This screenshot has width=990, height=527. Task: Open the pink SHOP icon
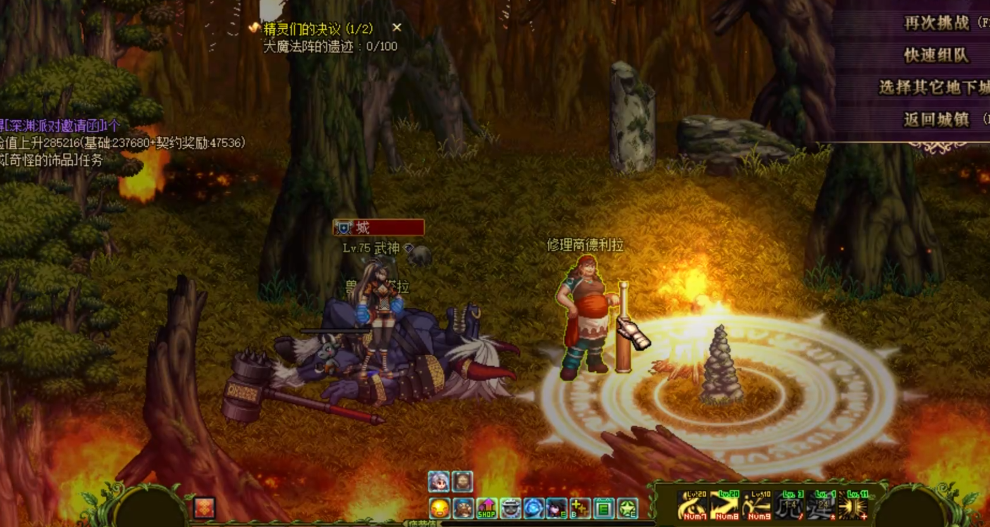tap(487, 508)
